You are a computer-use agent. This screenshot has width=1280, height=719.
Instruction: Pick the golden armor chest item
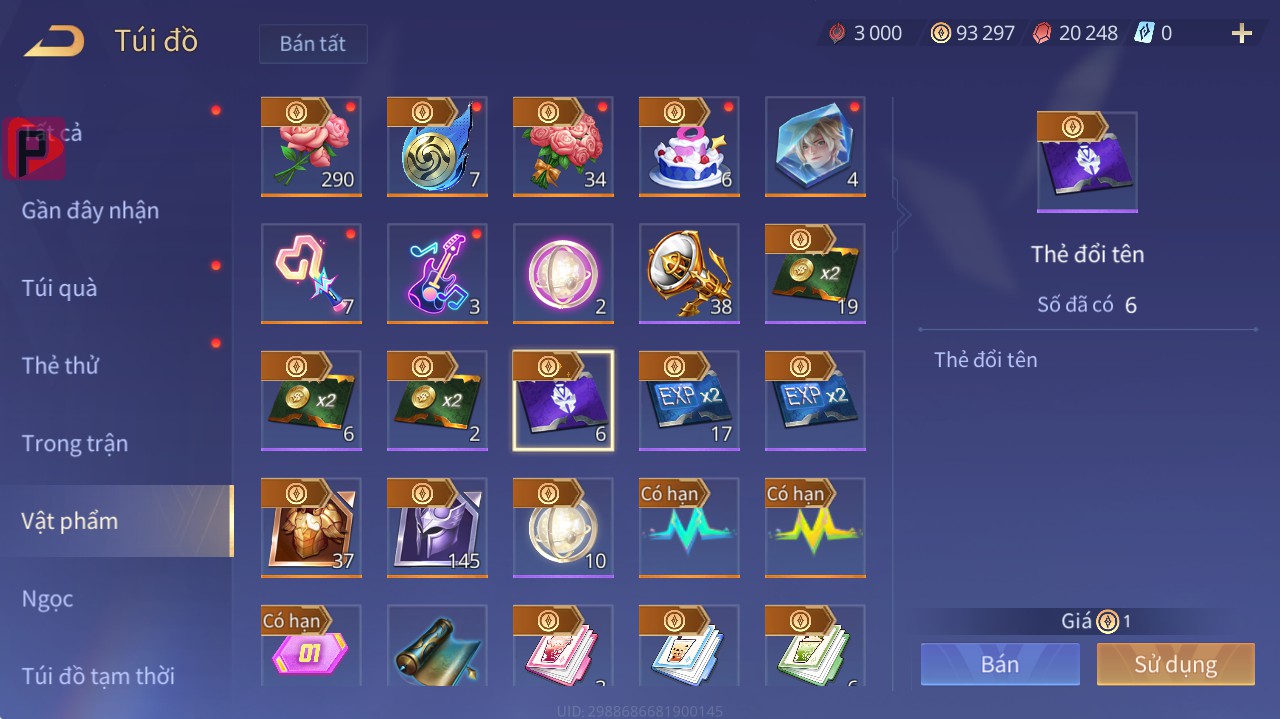tap(311, 527)
